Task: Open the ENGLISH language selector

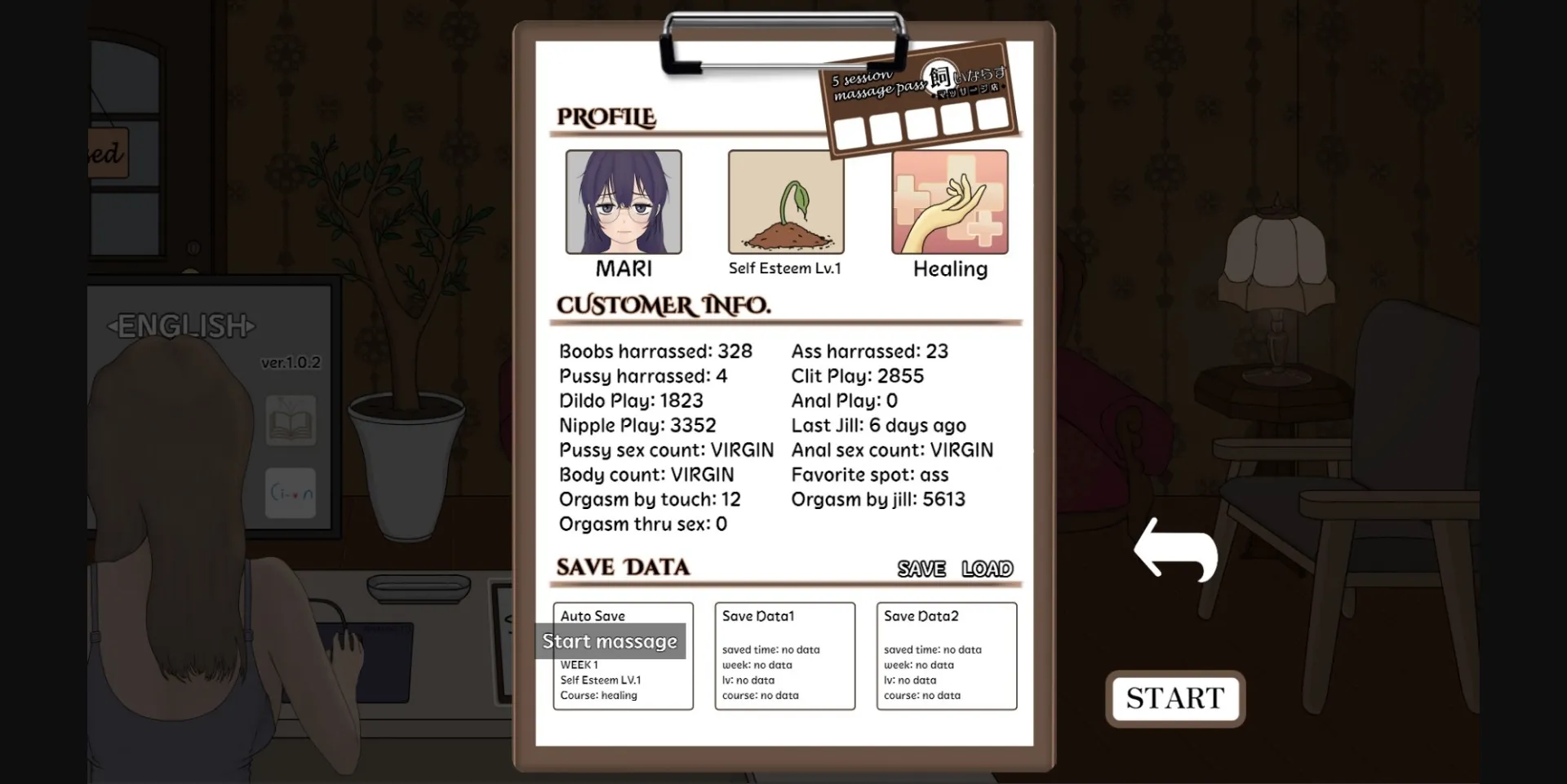Action: 183,326
